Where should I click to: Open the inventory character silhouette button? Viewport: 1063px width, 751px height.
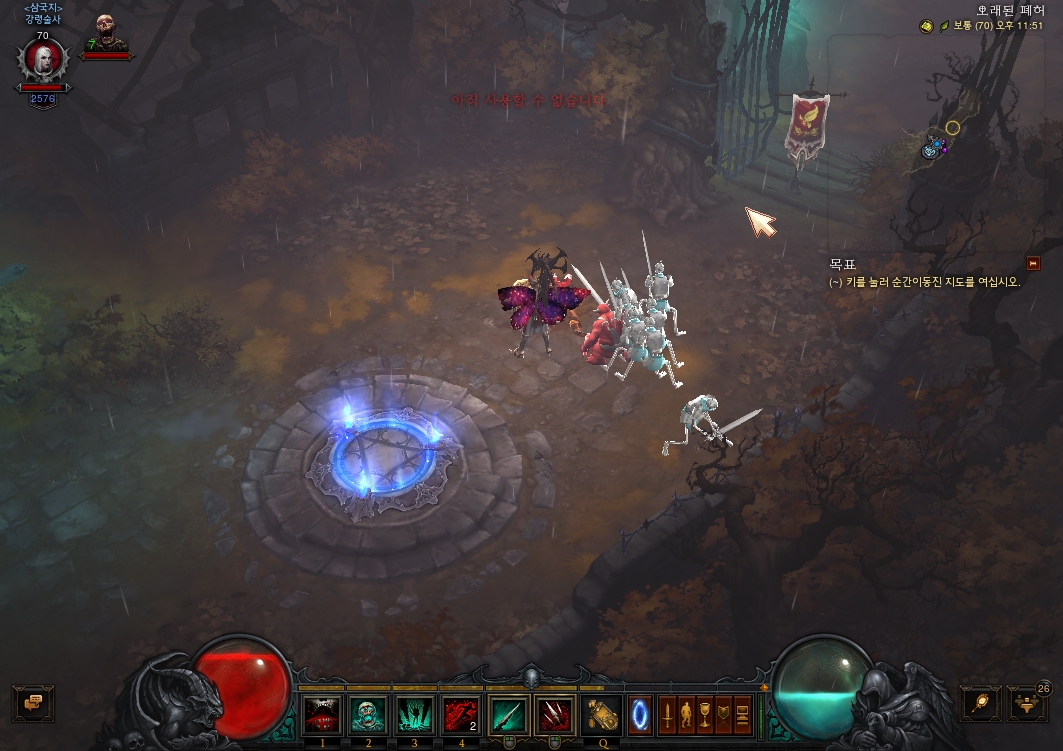click(686, 714)
